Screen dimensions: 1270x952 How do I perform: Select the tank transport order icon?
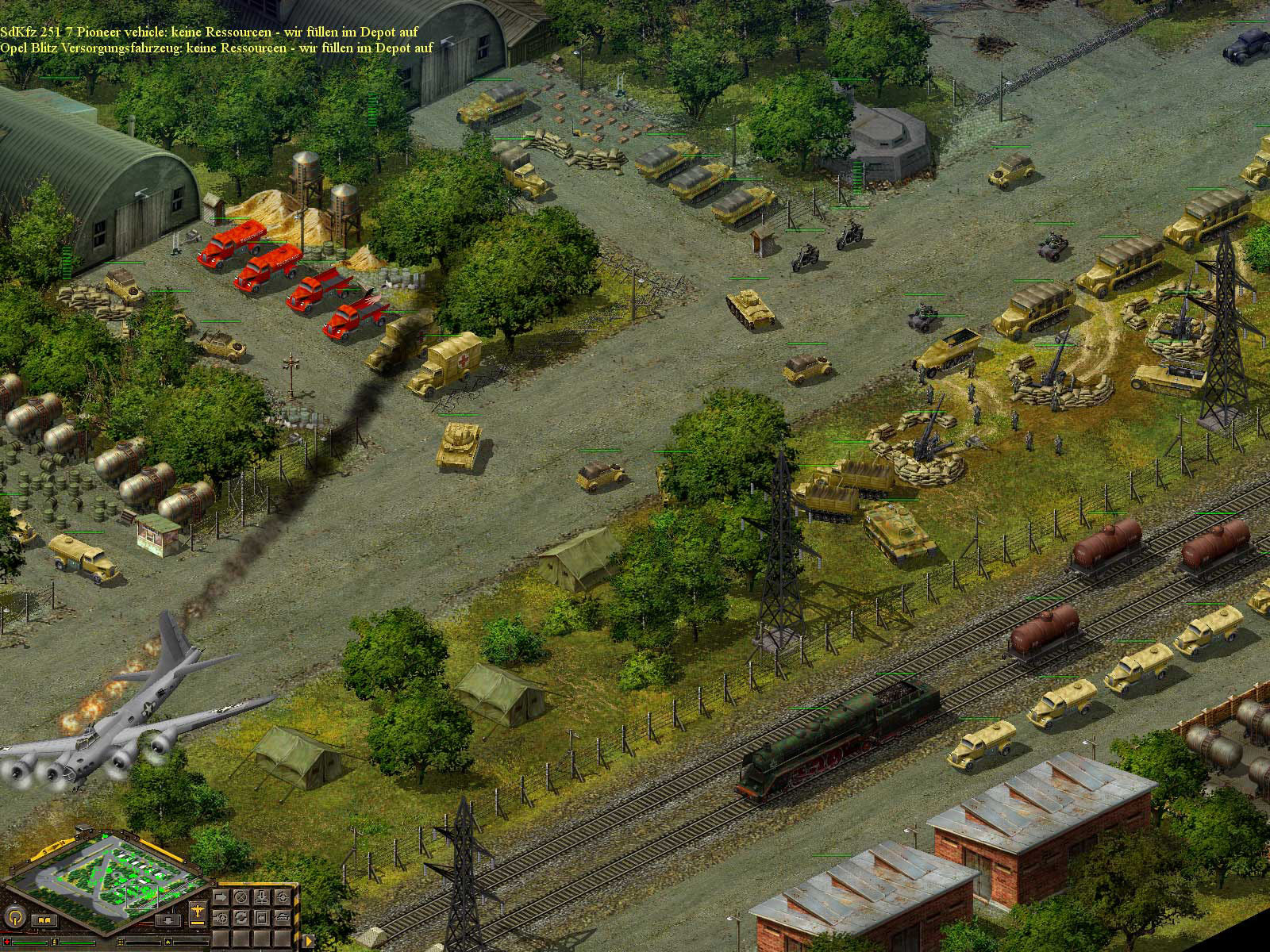[283, 917]
